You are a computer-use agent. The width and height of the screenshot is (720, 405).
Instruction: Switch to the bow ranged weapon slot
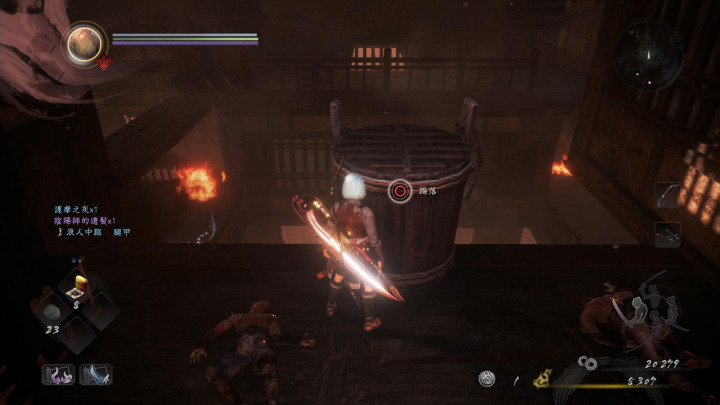[x=667, y=194]
